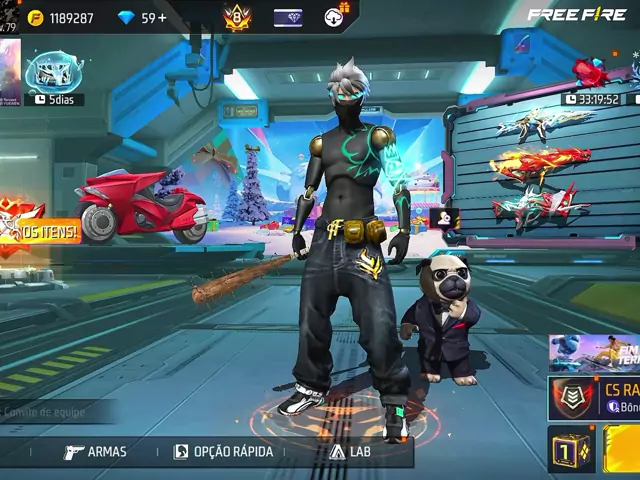Viewport: 640px width, 480px height.
Task: Open the rank 8 badge icon
Action: pos(238,18)
